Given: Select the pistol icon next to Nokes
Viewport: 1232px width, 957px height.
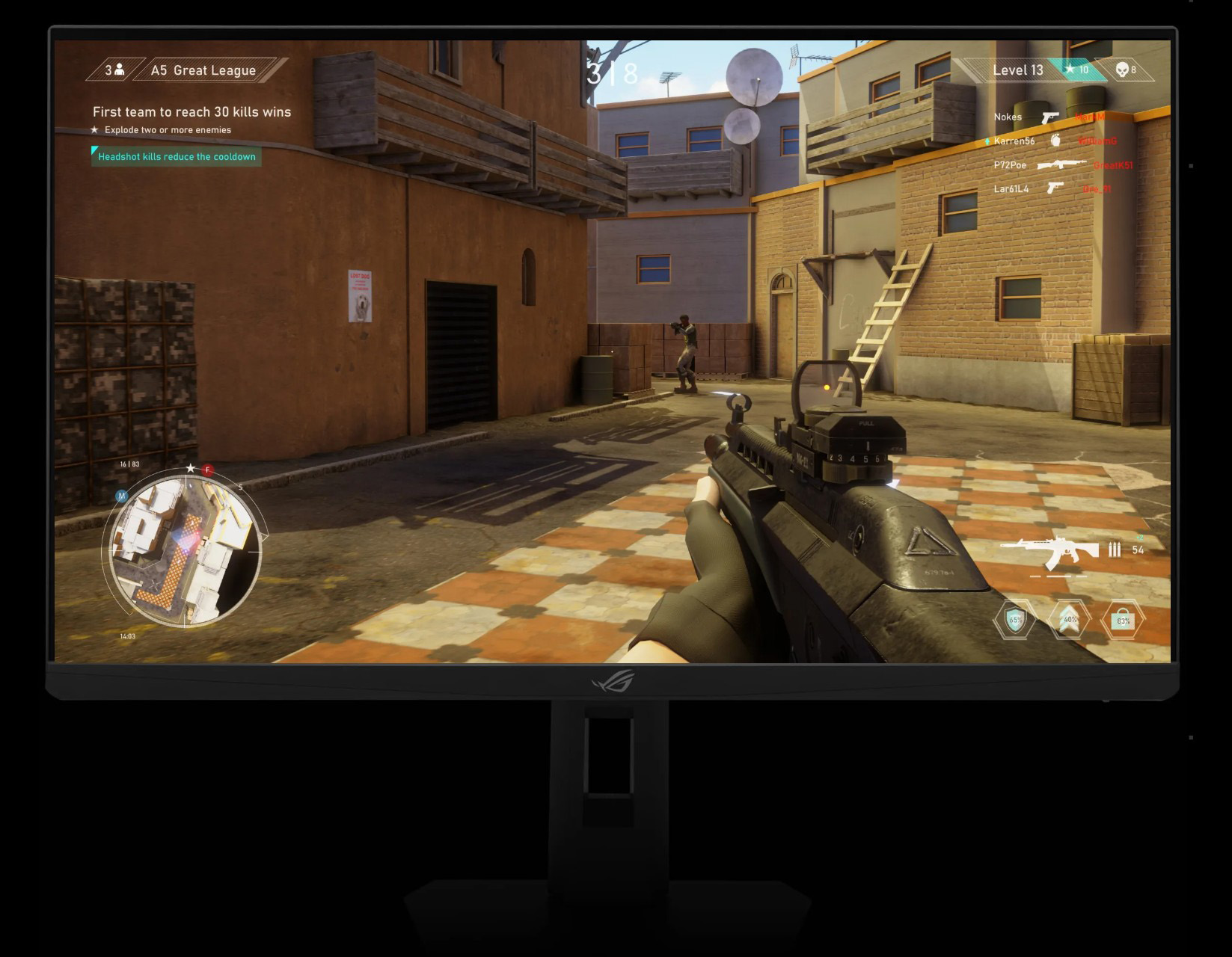Looking at the screenshot, I should [x=1050, y=118].
